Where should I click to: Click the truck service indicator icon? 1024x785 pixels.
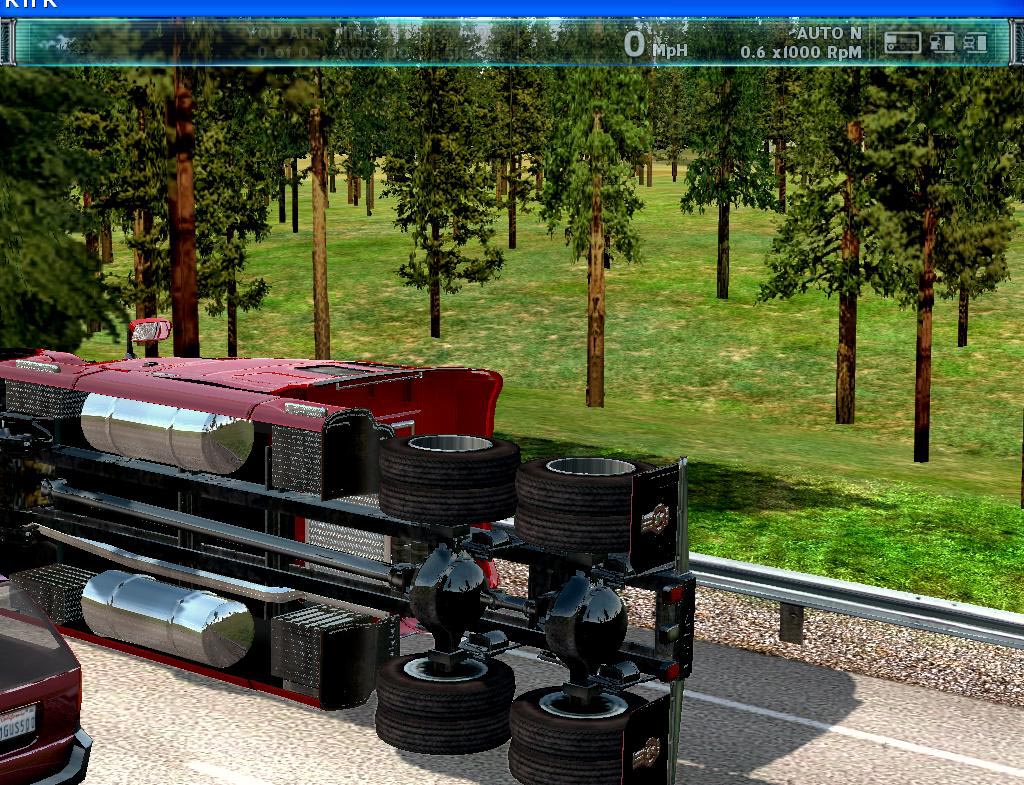point(975,42)
